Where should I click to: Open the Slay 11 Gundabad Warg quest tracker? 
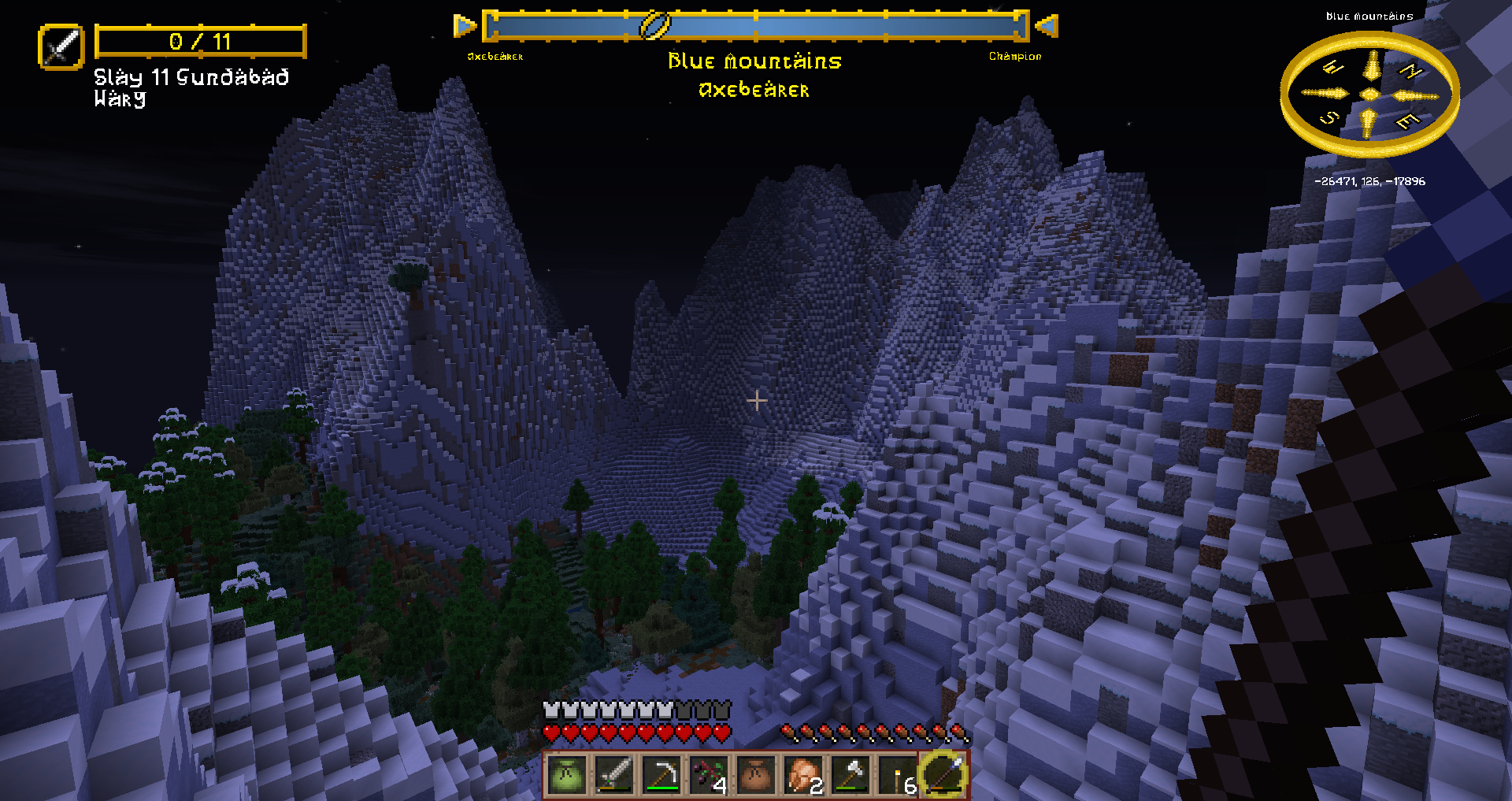tap(191, 87)
